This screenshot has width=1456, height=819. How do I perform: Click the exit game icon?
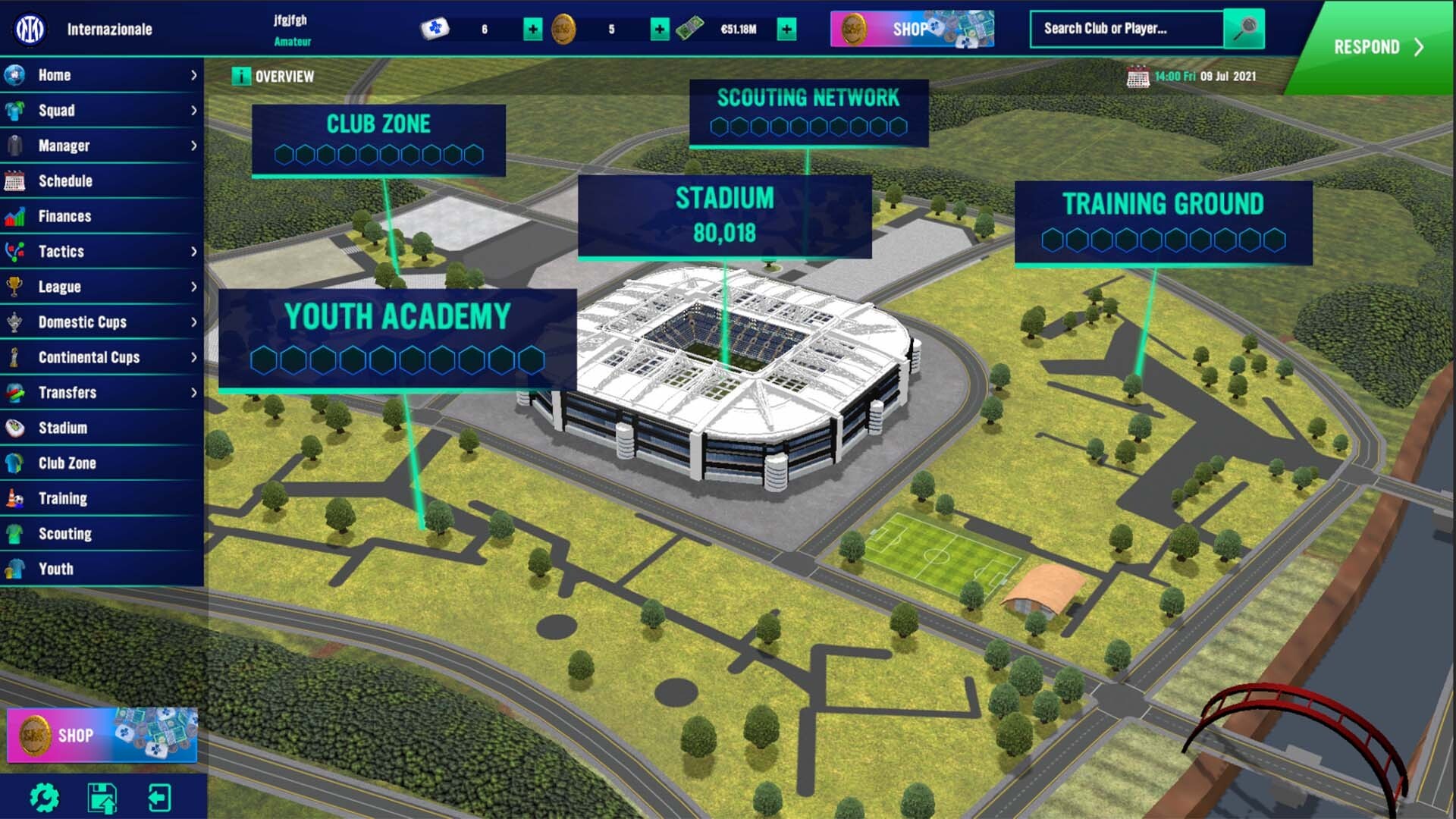[x=161, y=797]
